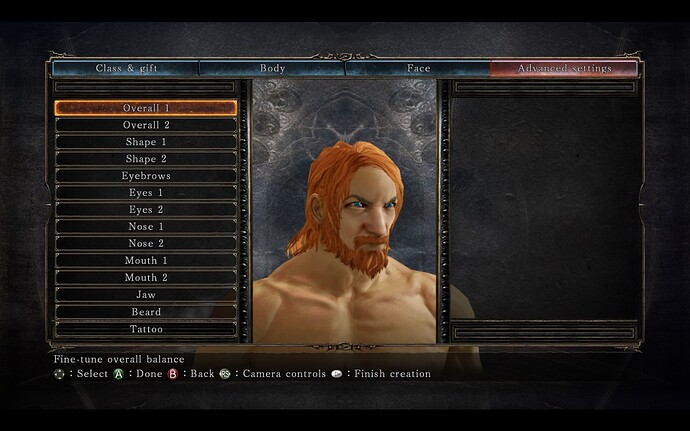The width and height of the screenshot is (690, 431).
Task: Choose the Overall 1 menu entry
Action: 146,108
